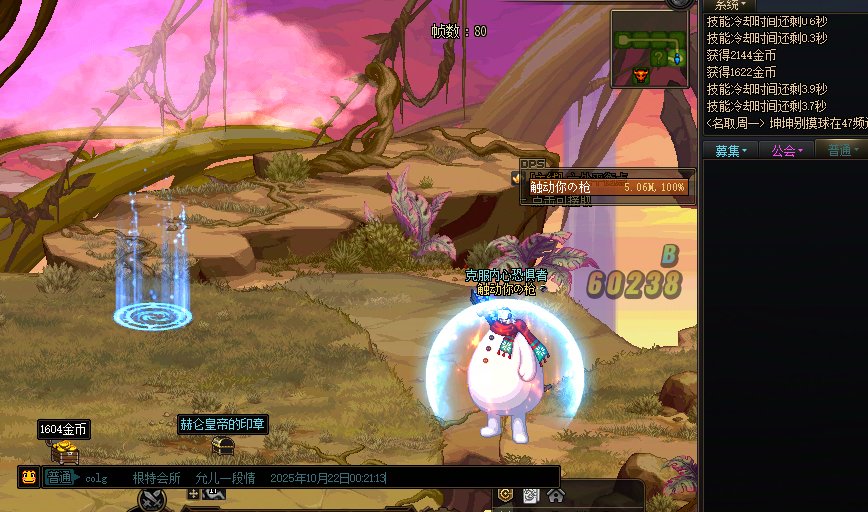Click the house-shaped icon in bottom bar
Viewport: 868px width, 512px height.
(x=556, y=495)
